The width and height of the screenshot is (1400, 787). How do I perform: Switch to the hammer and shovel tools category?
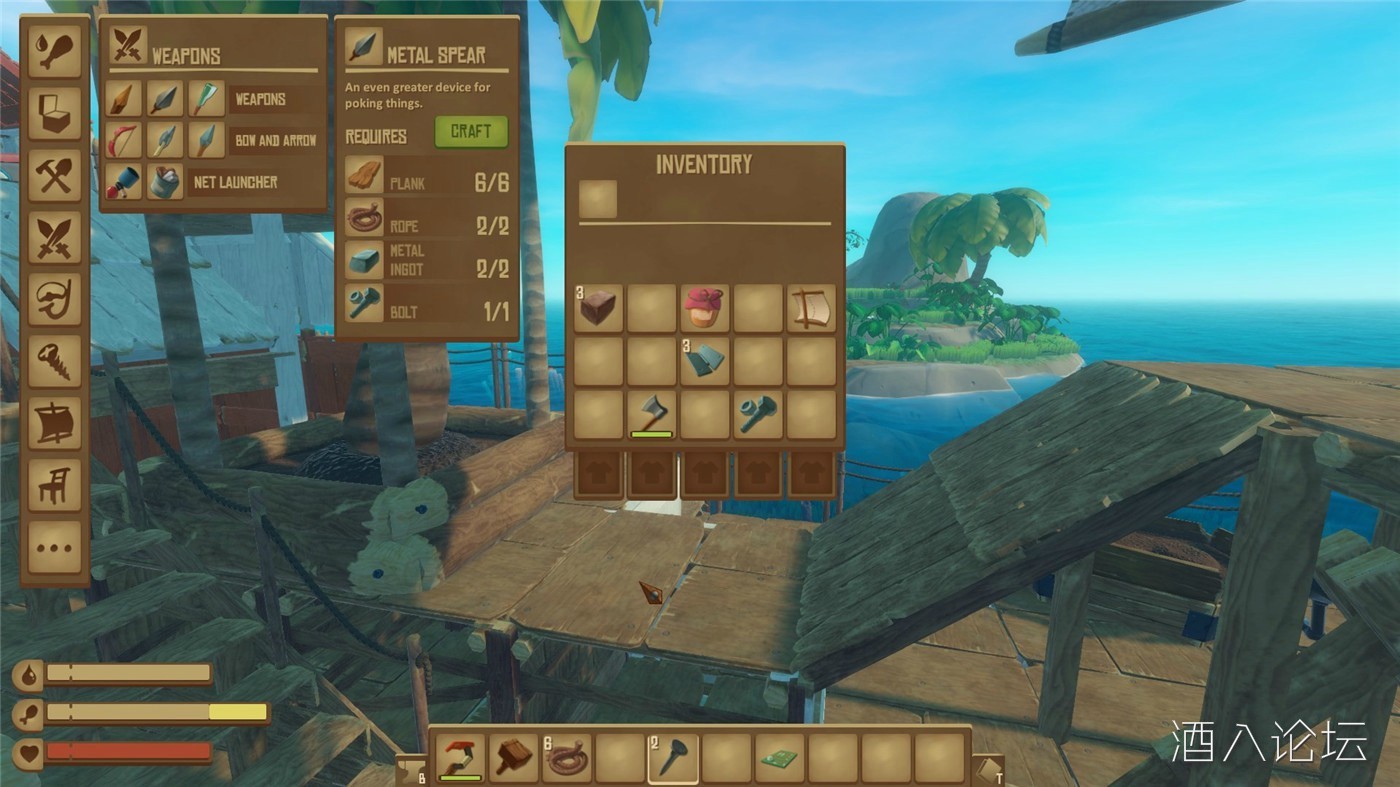click(54, 175)
